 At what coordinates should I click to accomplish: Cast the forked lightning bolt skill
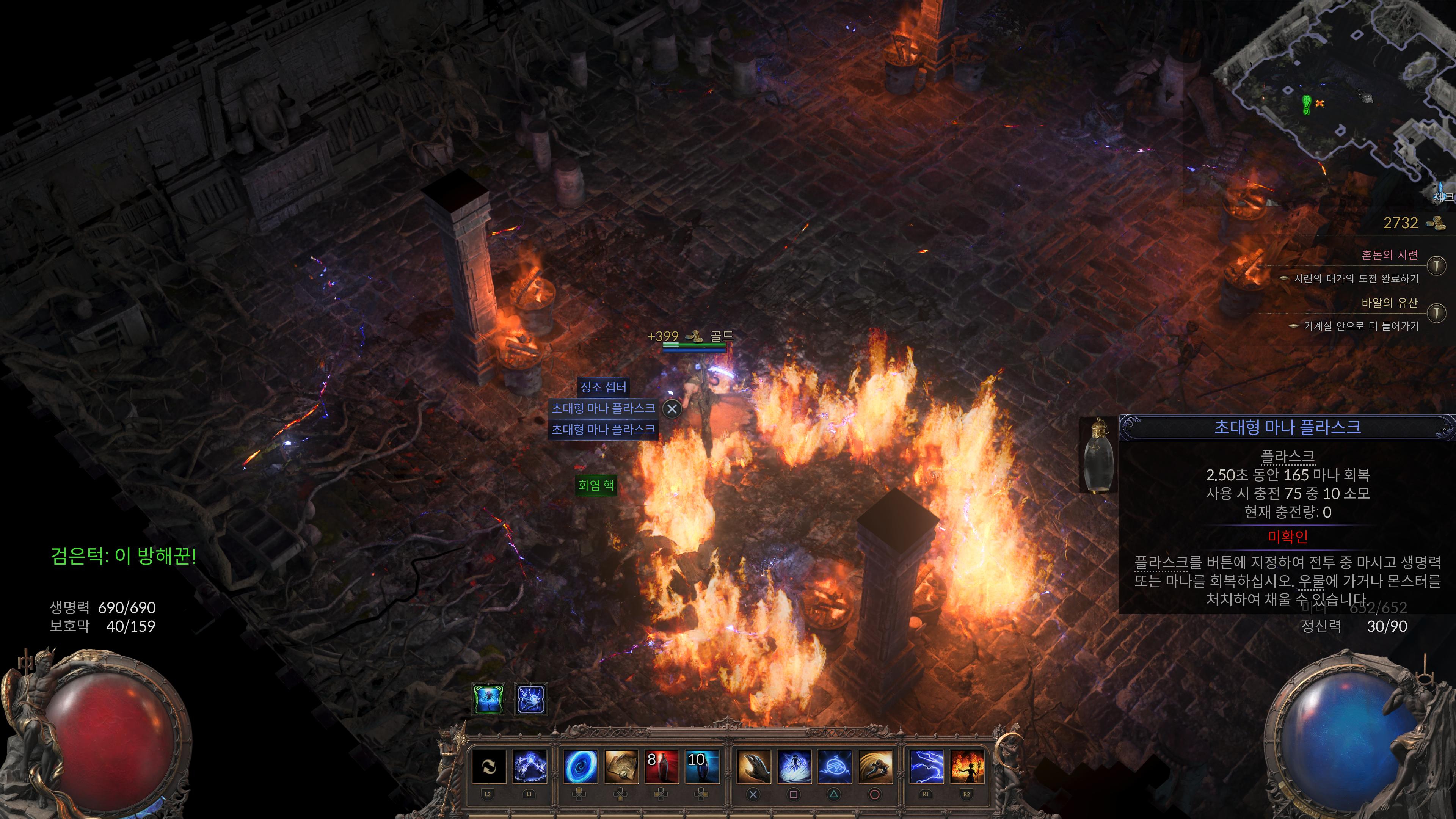tap(926, 766)
